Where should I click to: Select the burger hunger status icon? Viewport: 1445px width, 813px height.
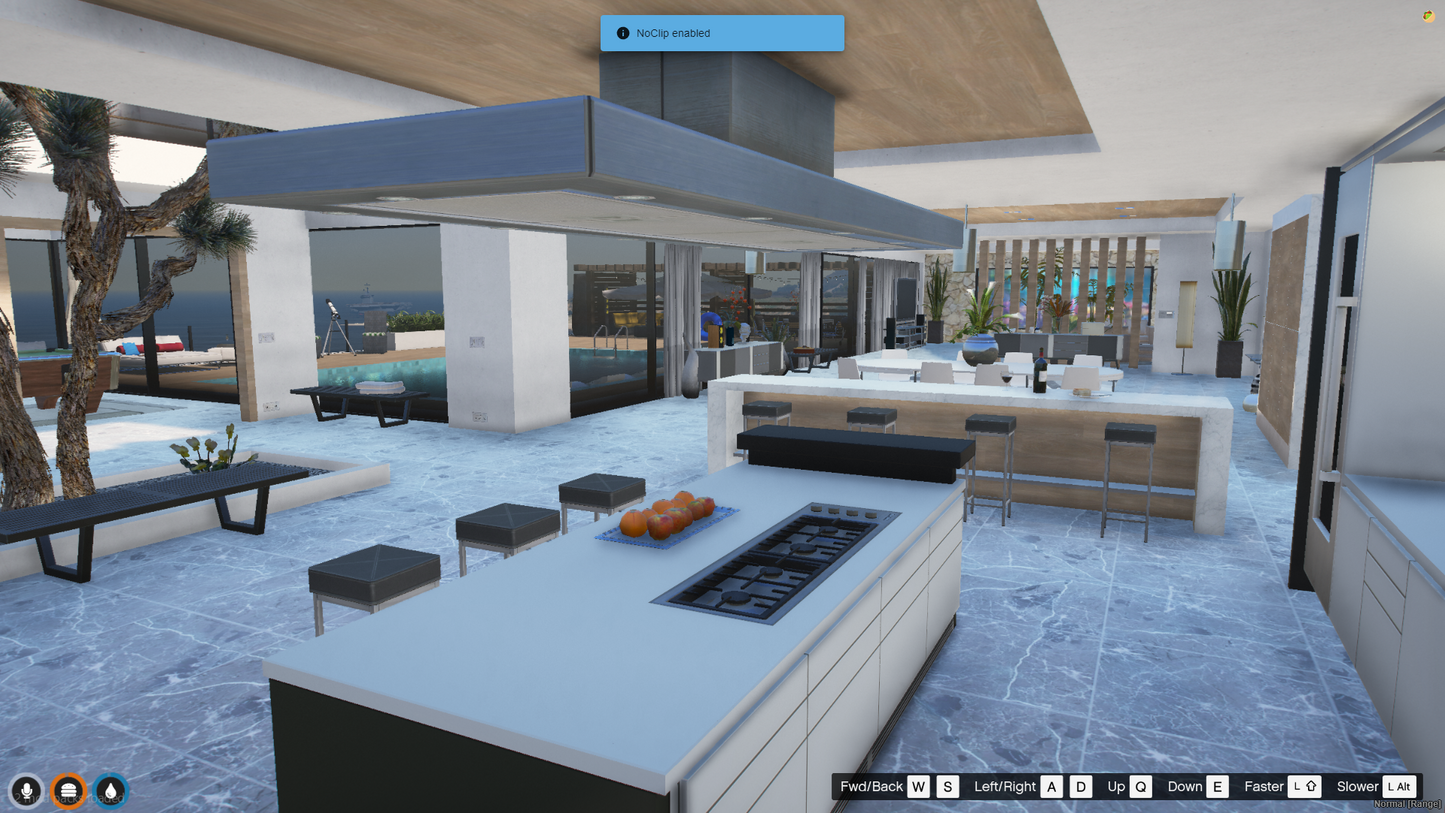point(68,790)
